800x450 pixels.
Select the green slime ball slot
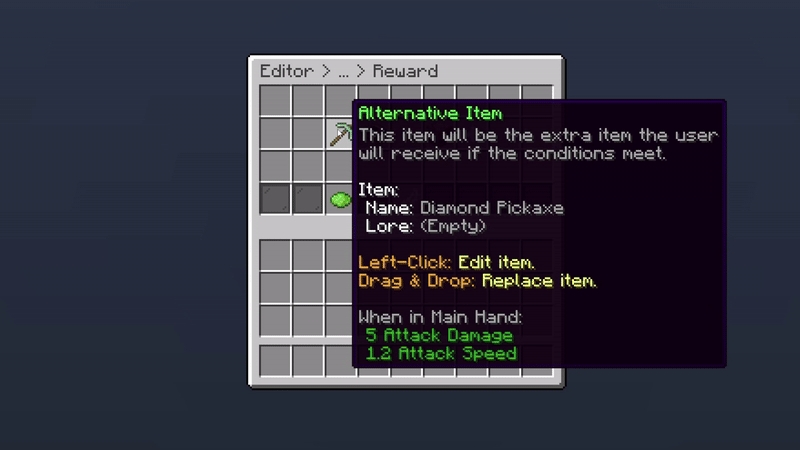pyautogui.click(x=340, y=200)
